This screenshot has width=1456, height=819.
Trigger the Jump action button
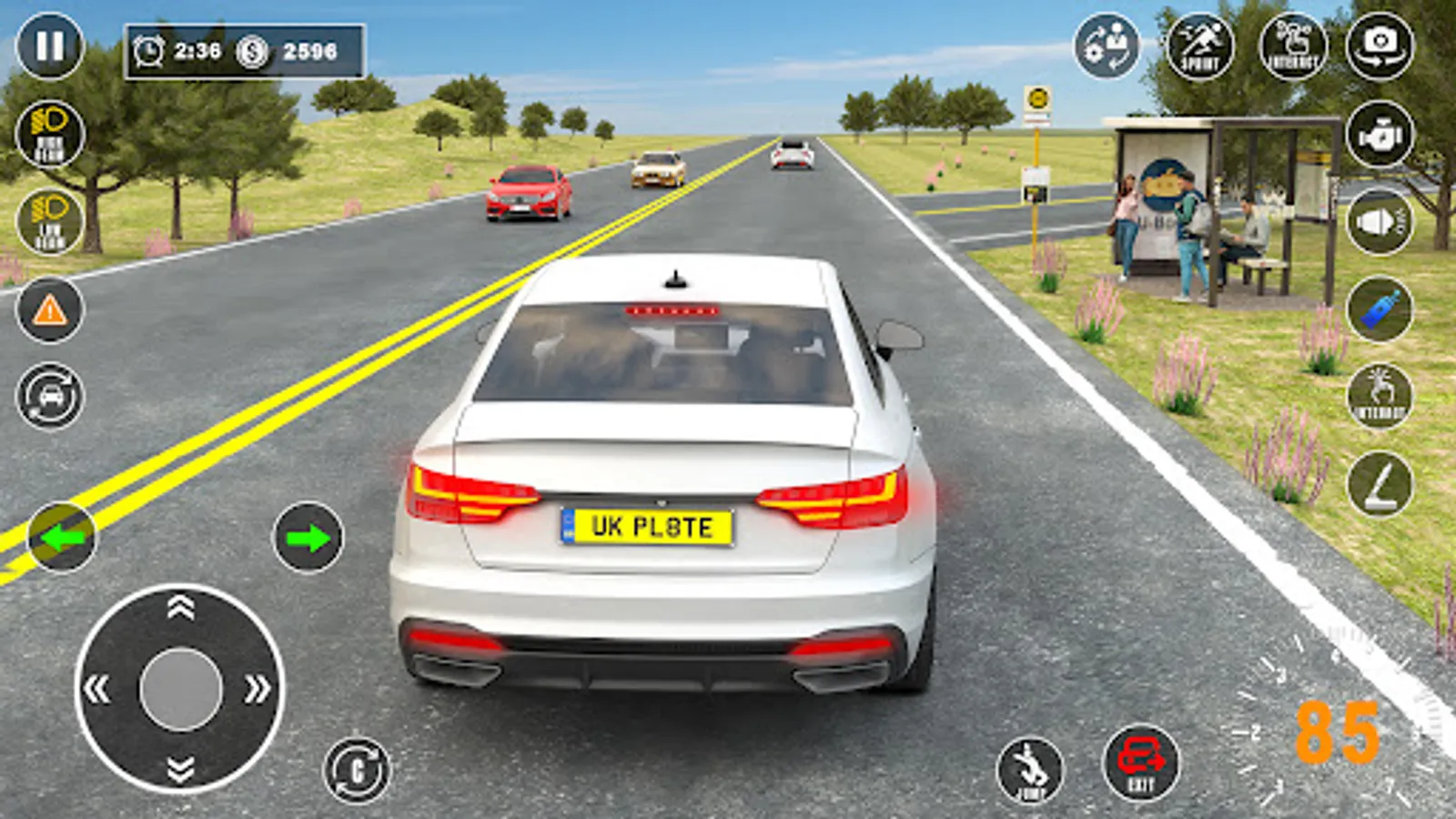pyautogui.click(x=1030, y=770)
